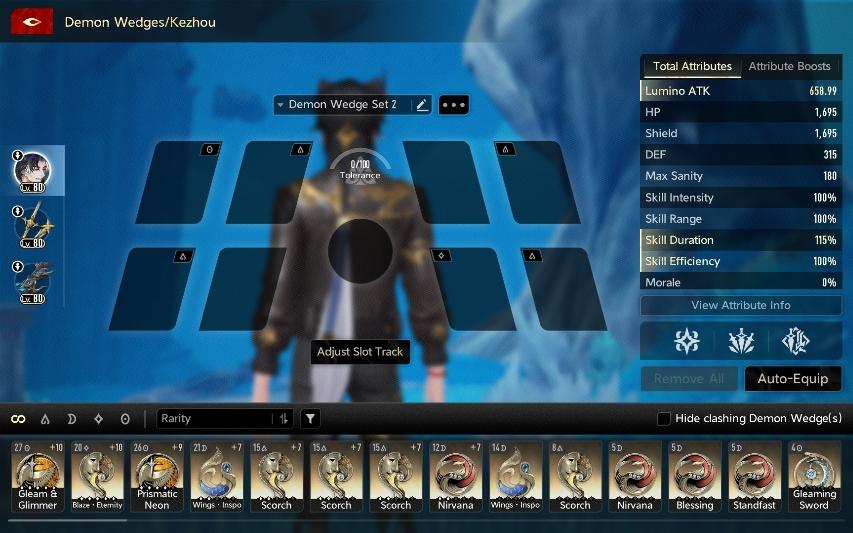
Task: Open View Attribute Info
Action: coord(740,305)
